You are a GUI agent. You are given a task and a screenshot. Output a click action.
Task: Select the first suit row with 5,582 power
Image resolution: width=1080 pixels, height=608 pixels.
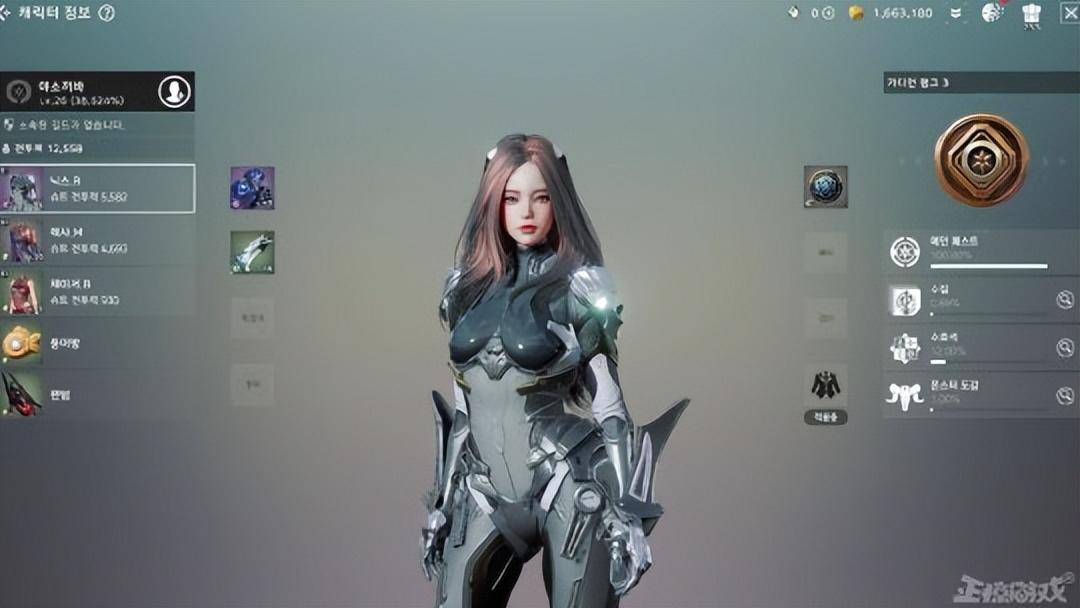click(98, 189)
